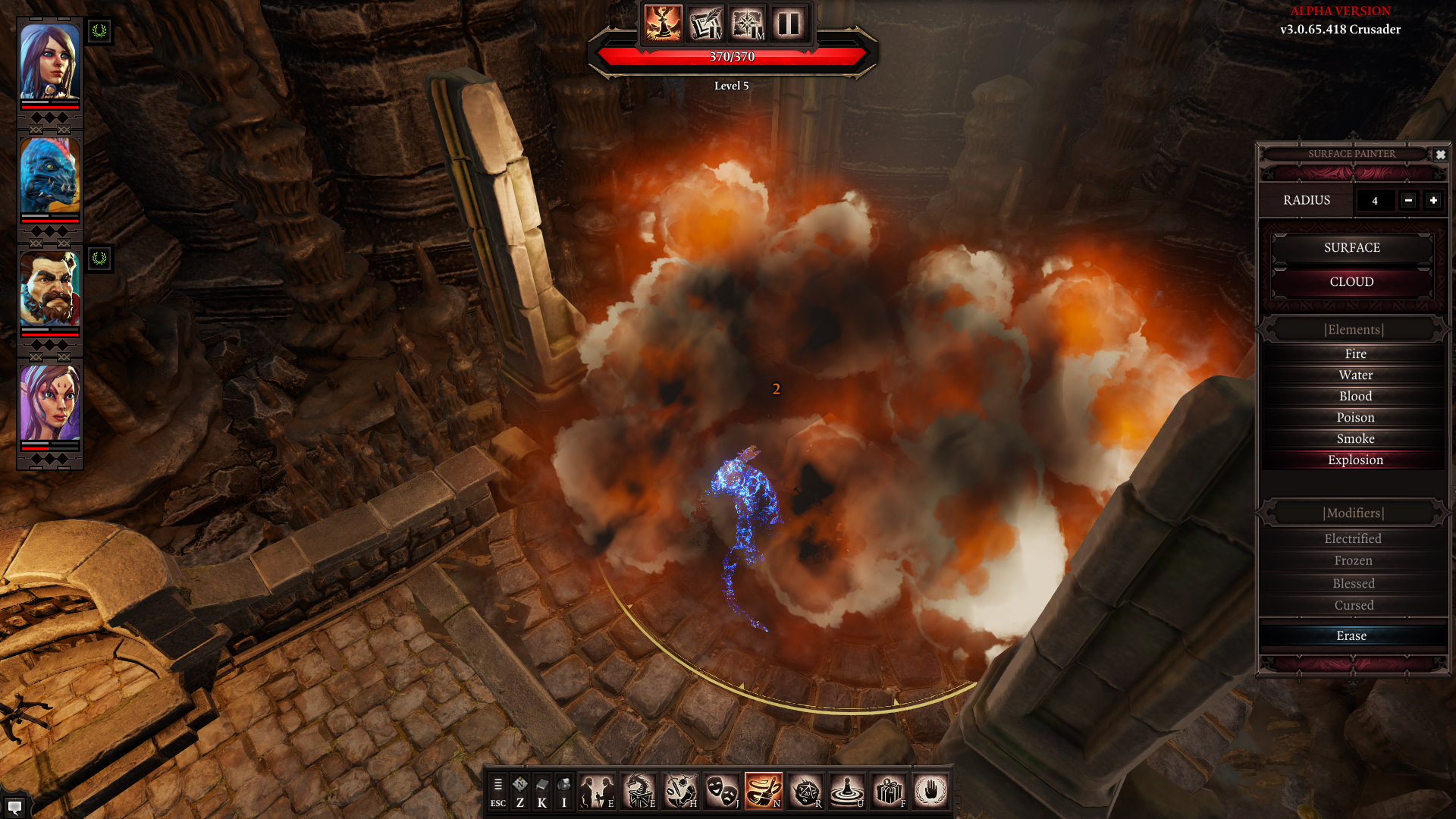Pick the Blood element
This screenshot has height=819, width=1456.
(1354, 397)
